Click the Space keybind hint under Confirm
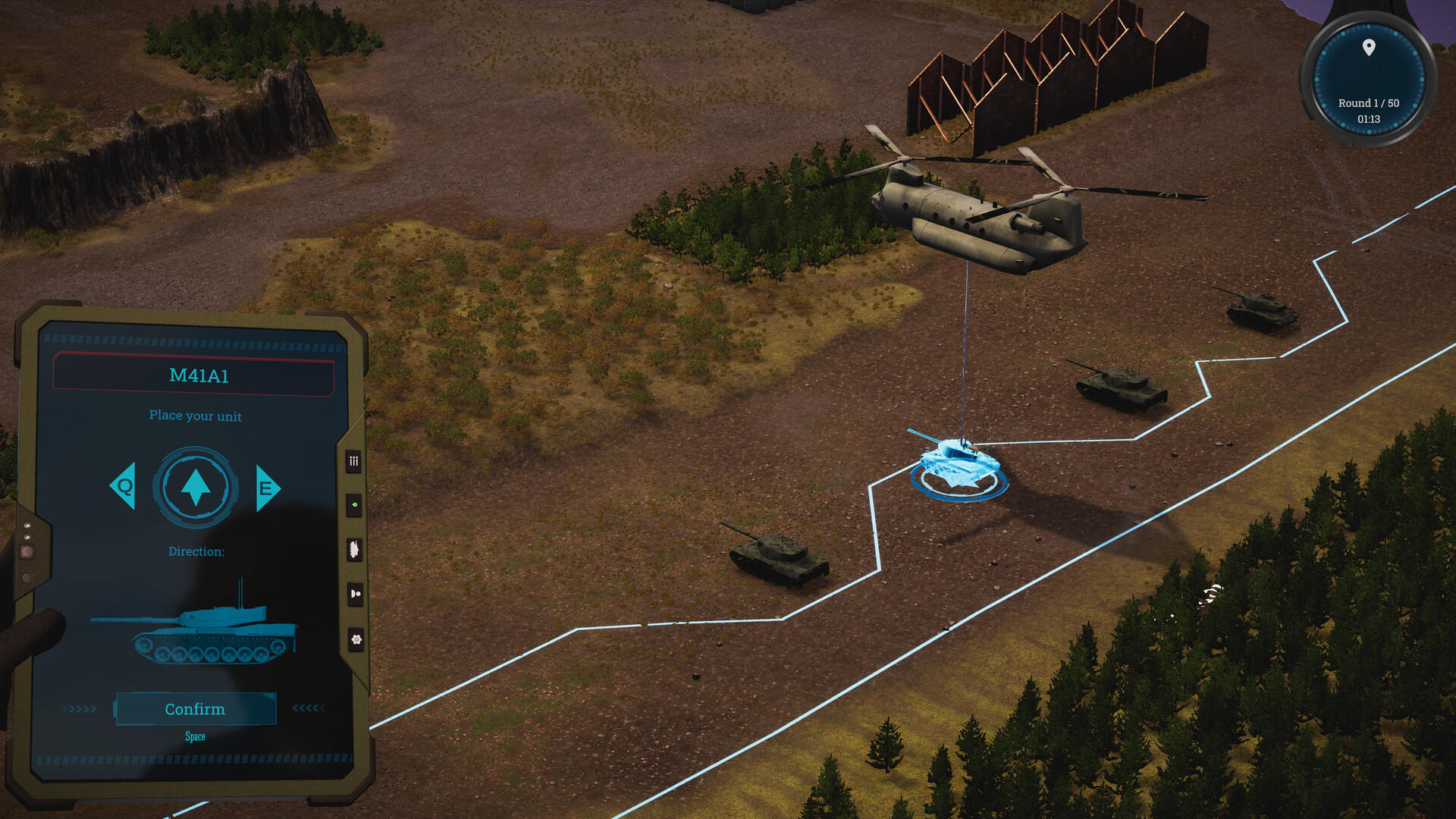The image size is (1456, 819). pyautogui.click(x=195, y=736)
